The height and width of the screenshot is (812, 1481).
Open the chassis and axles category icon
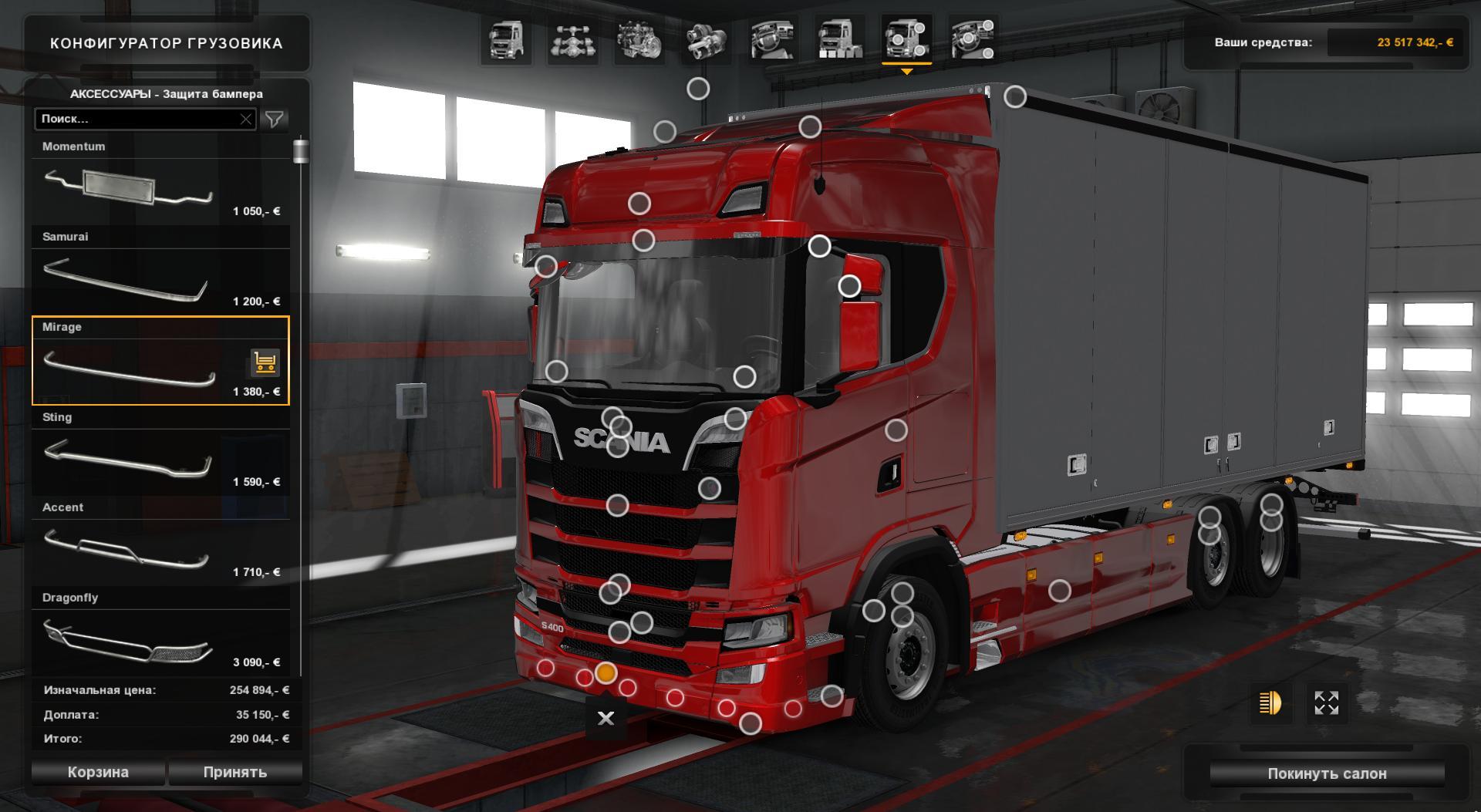tap(575, 42)
